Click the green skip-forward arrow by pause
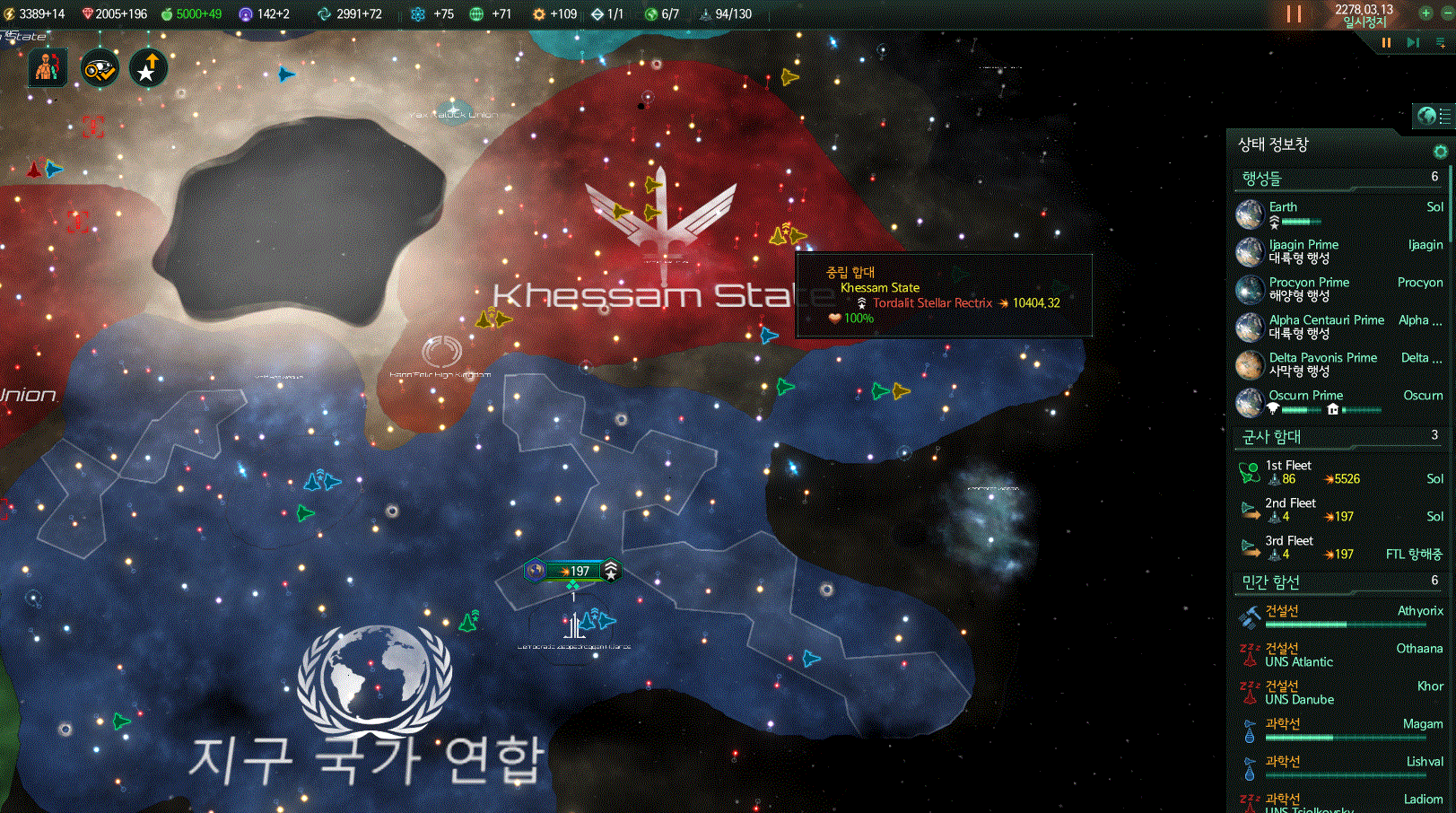 [1413, 42]
